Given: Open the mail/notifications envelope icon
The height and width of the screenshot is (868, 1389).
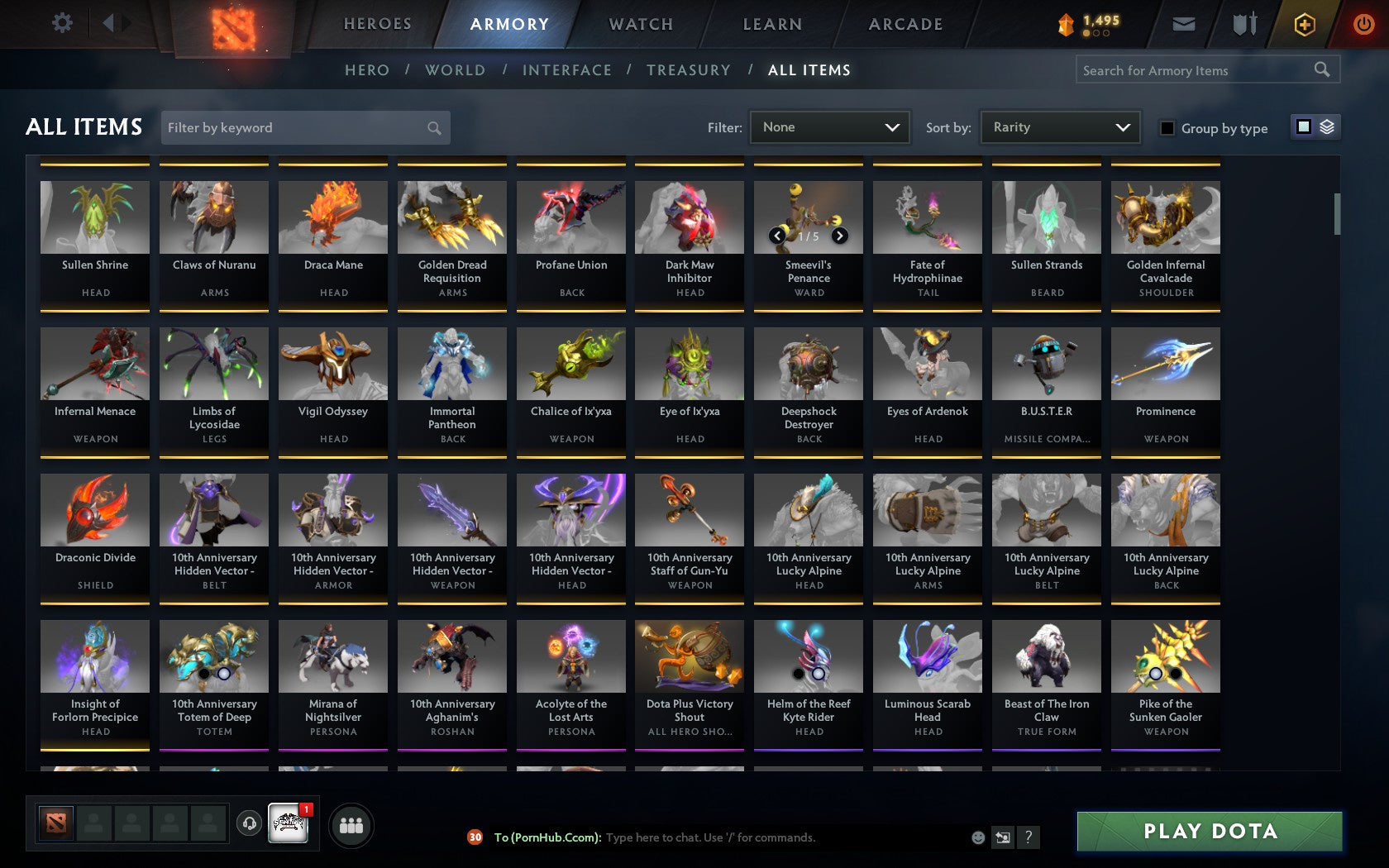Looking at the screenshot, I should 1182,24.
